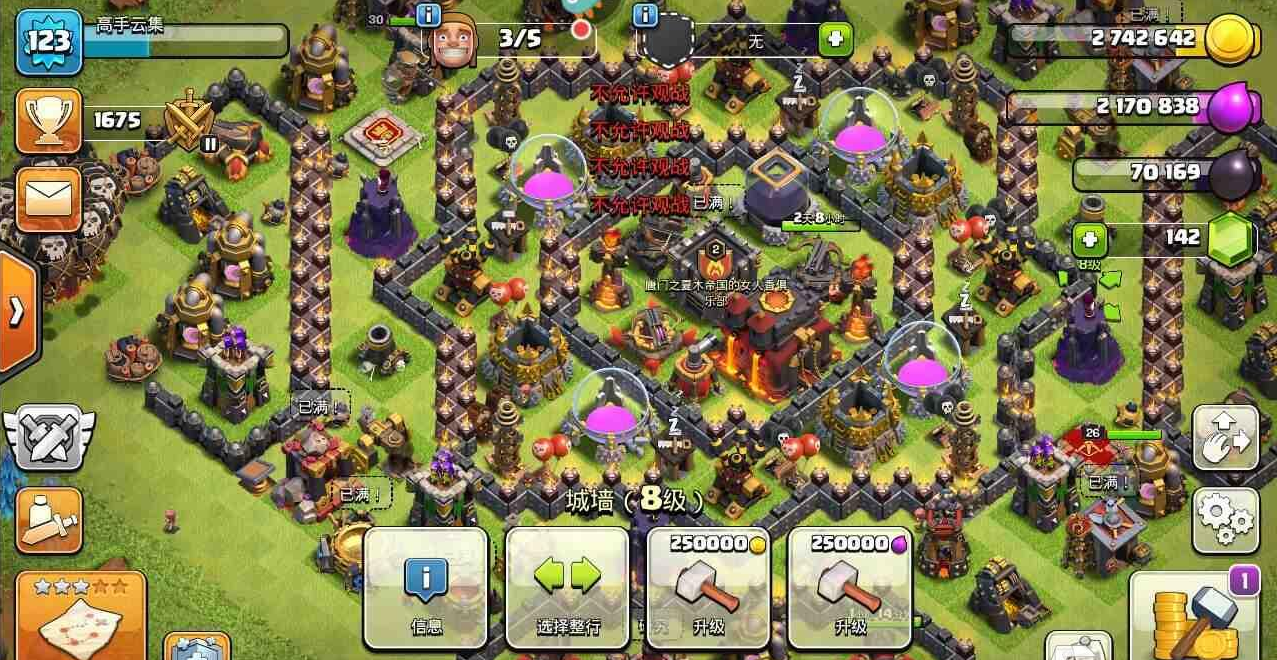Open the crossed swords shield button
The image size is (1277, 660).
[48, 437]
